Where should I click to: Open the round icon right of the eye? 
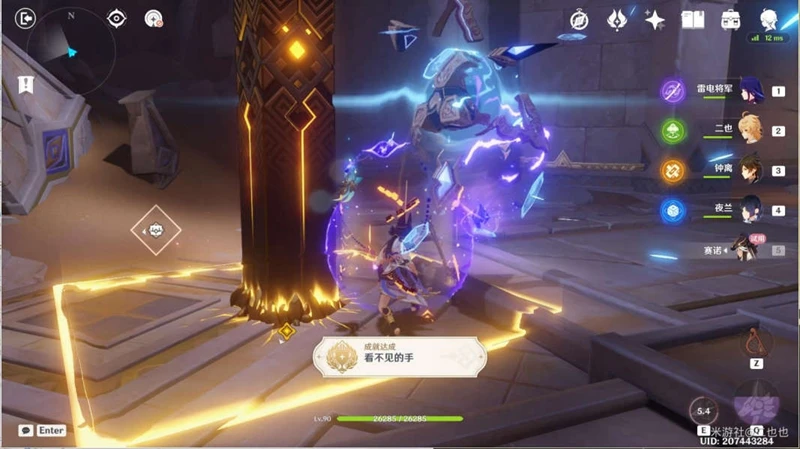(153, 18)
